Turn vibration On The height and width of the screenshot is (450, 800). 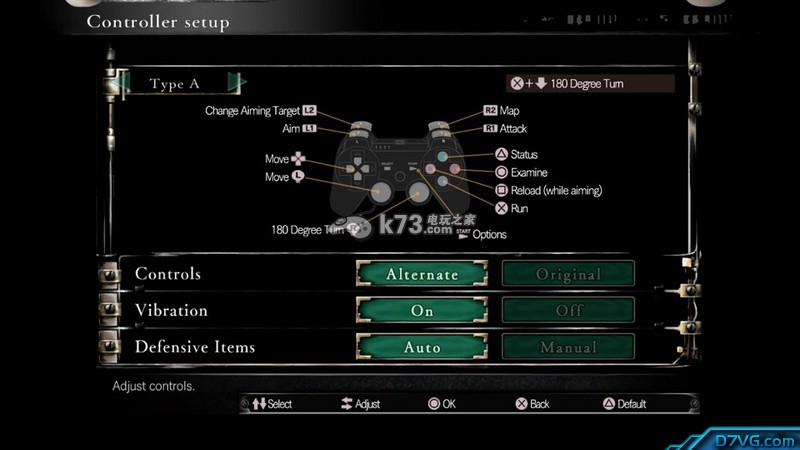point(422,311)
